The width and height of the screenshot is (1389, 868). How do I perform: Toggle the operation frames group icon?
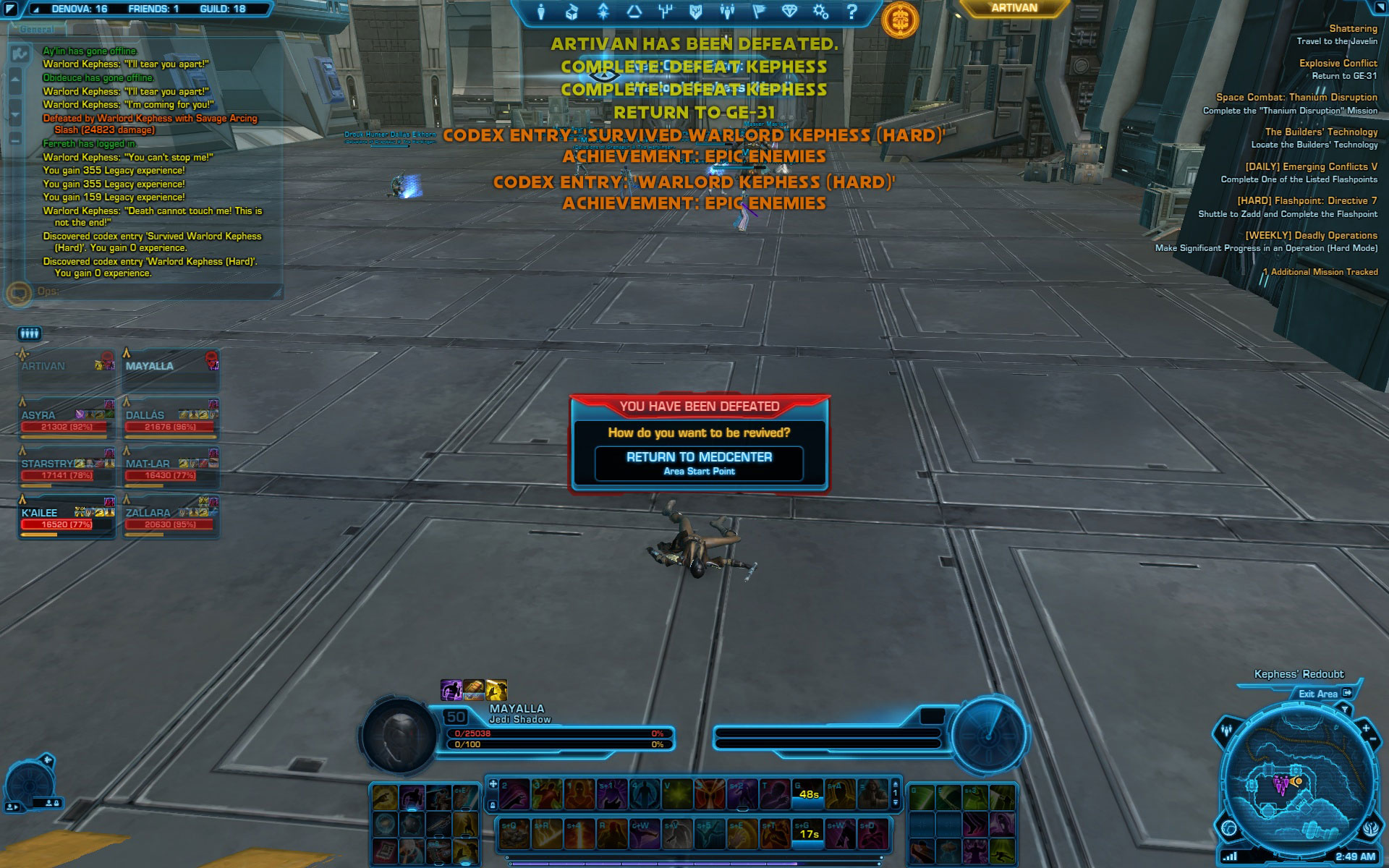[29, 333]
